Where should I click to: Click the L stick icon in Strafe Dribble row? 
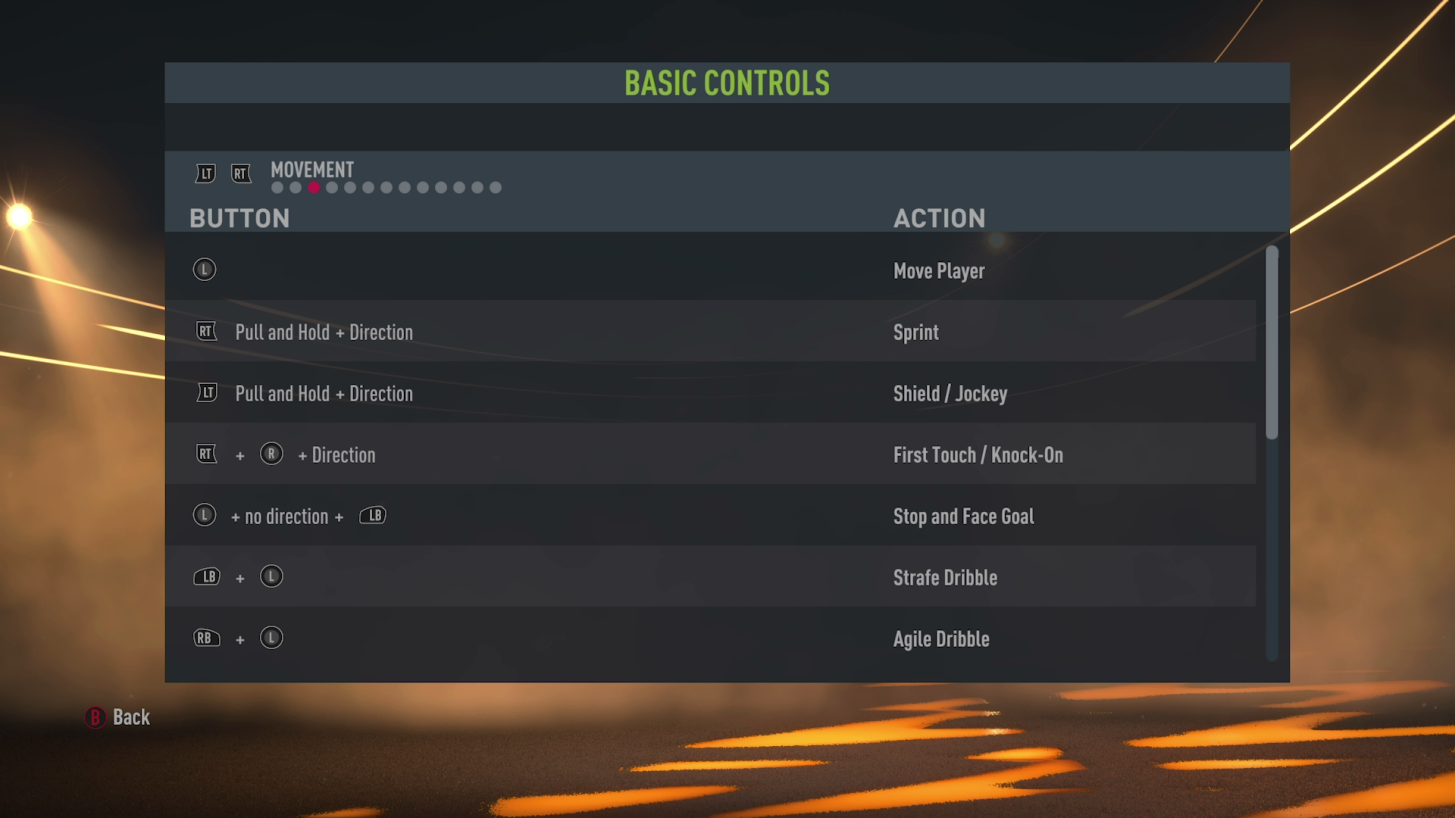(x=271, y=576)
